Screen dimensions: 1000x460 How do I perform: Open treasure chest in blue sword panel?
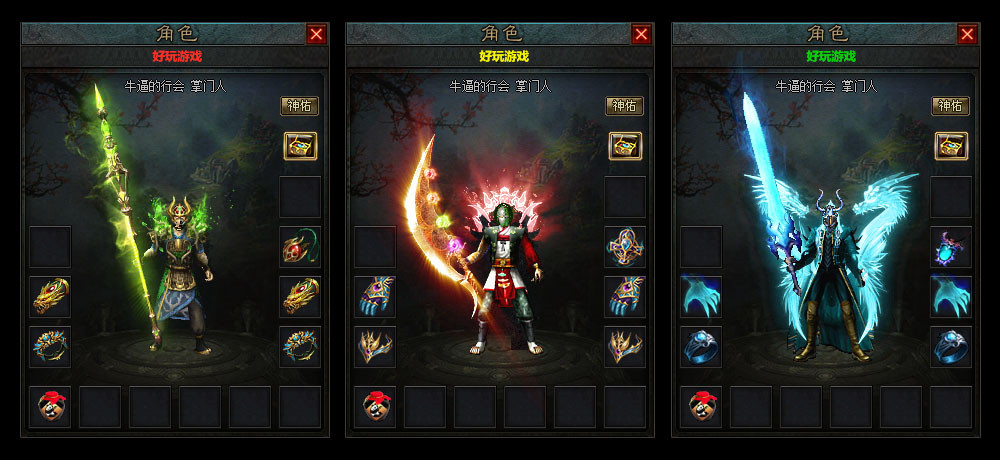tap(950, 146)
